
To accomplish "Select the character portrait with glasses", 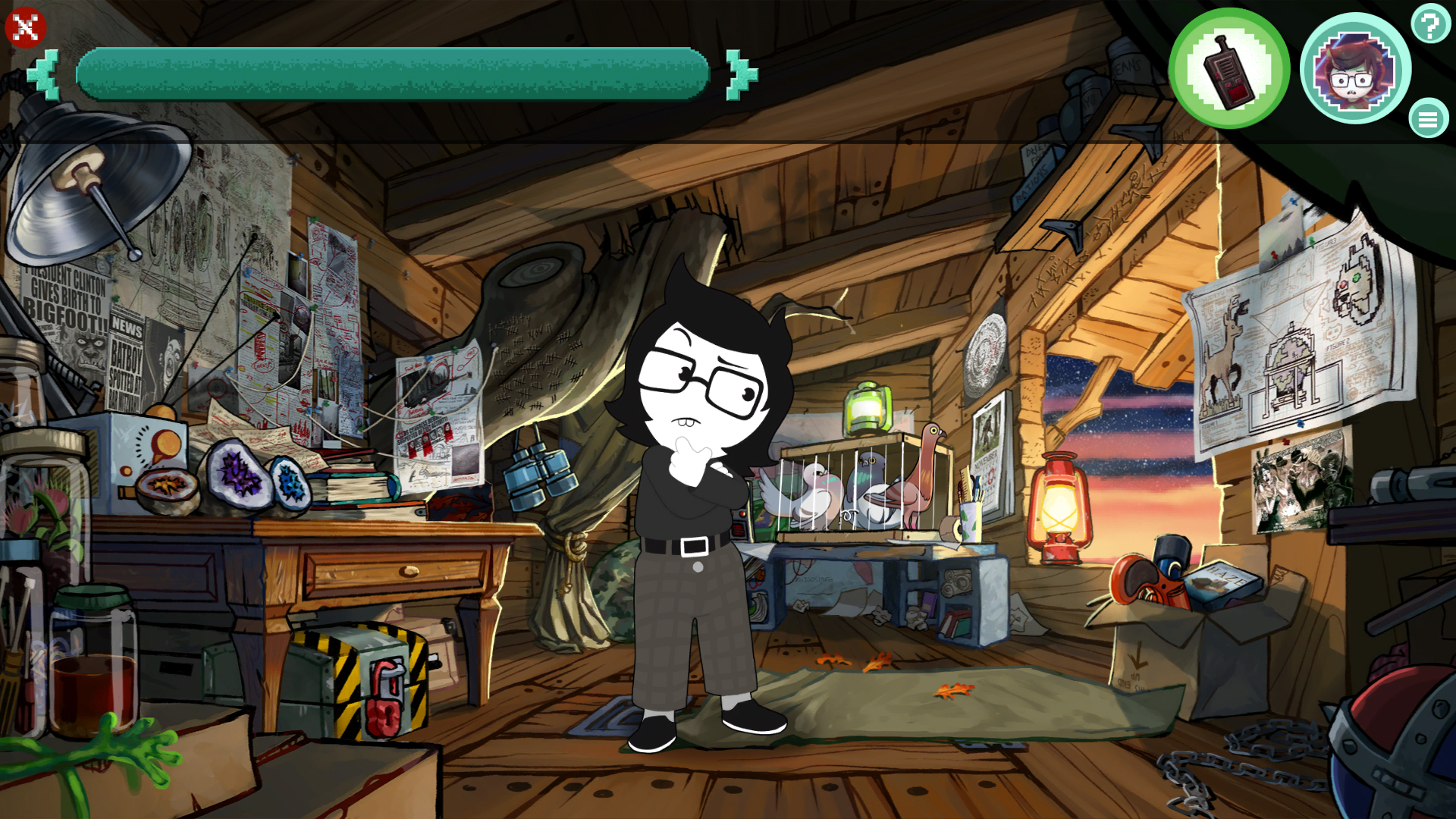I will pos(1355,68).
